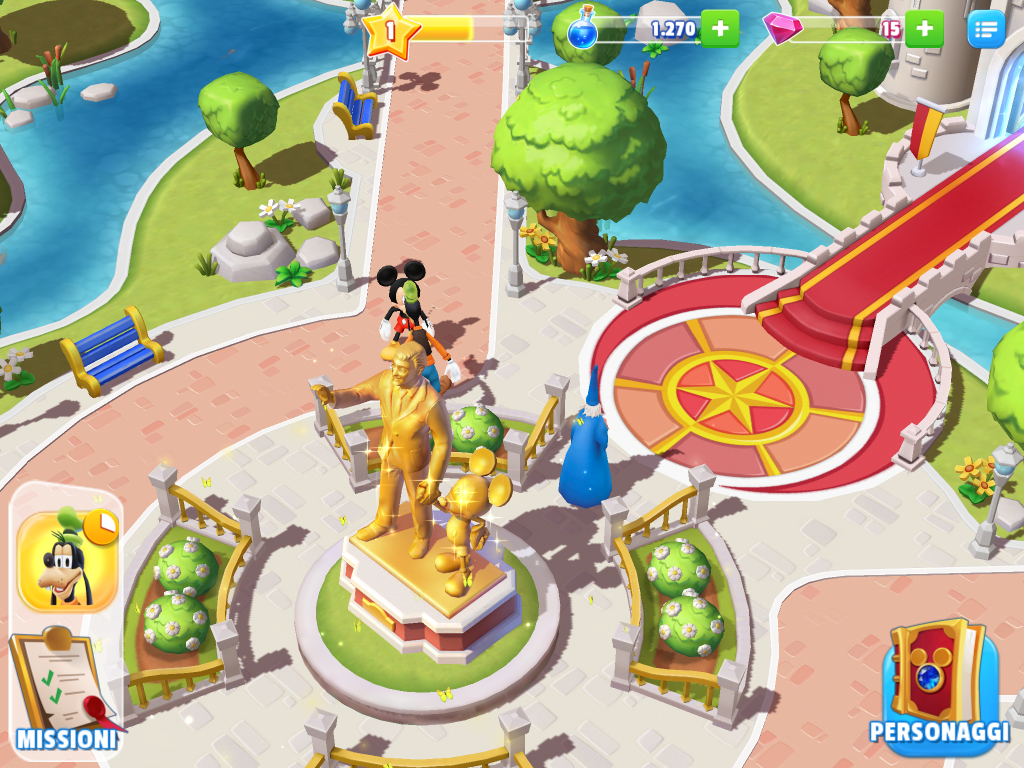
Task: Buy more pink gems
Action: coord(924,28)
